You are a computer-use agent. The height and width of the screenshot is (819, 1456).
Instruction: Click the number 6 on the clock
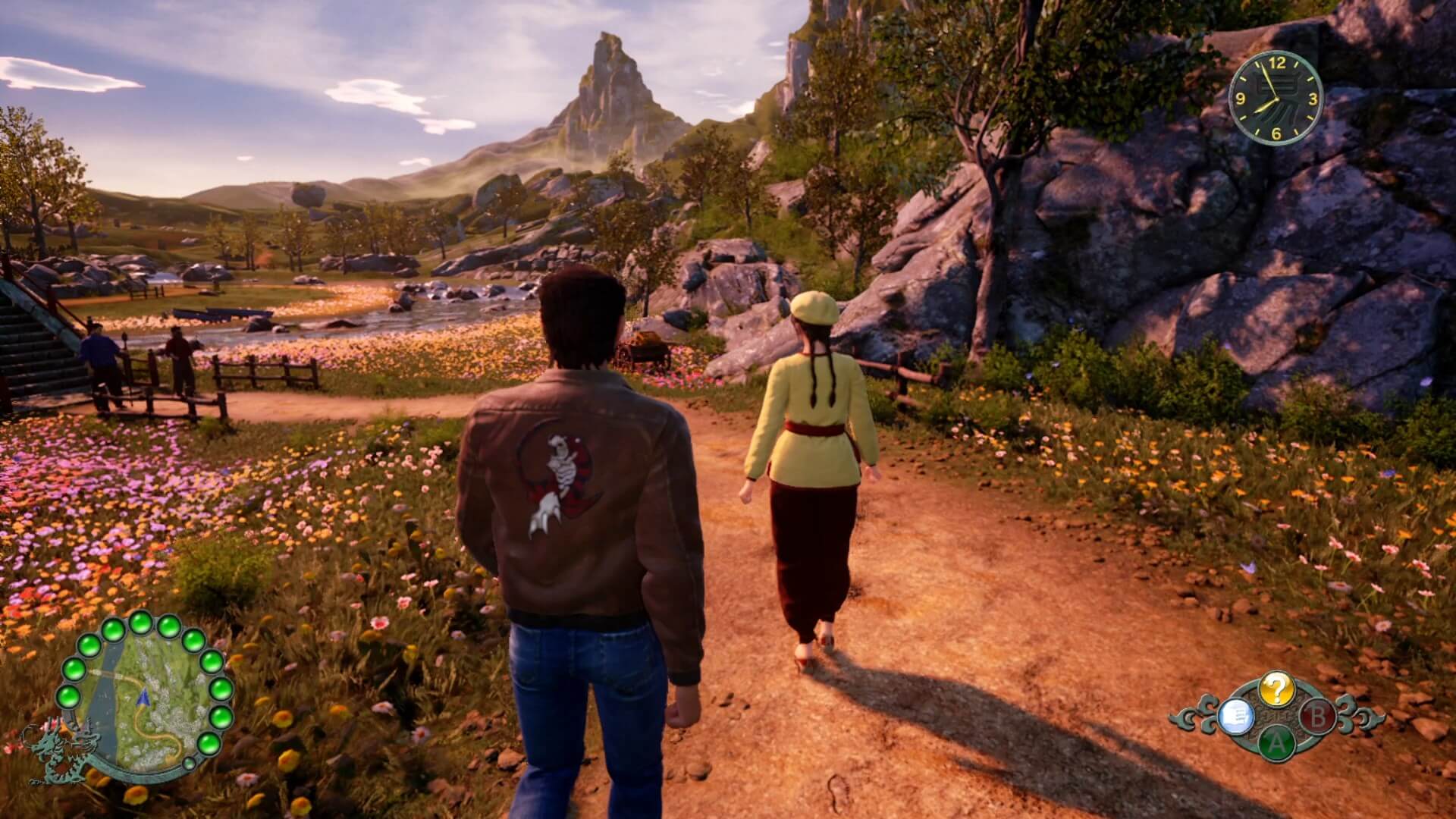coord(1276,134)
